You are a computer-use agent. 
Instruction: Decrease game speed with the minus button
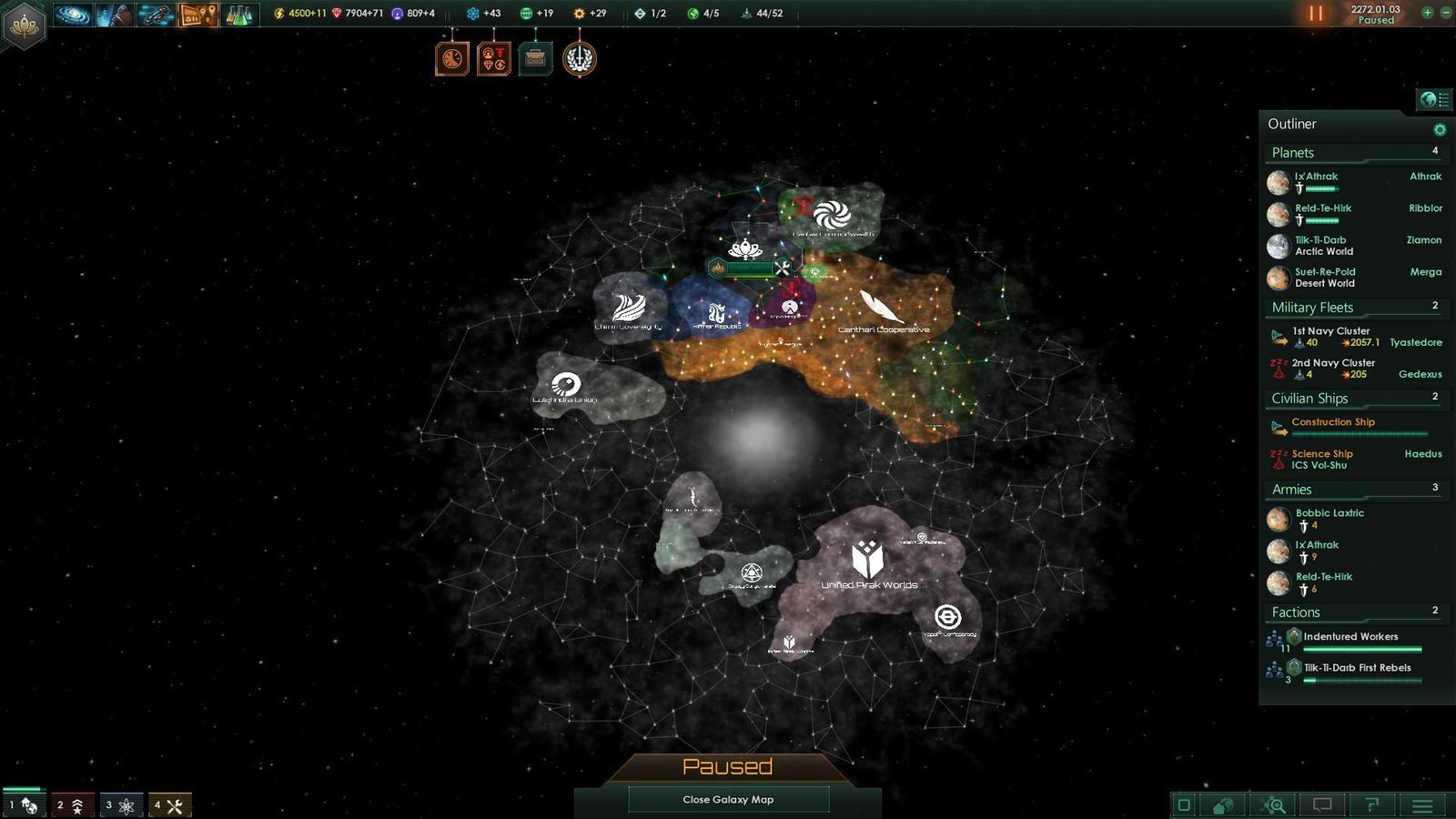click(x=1445, y=13)
